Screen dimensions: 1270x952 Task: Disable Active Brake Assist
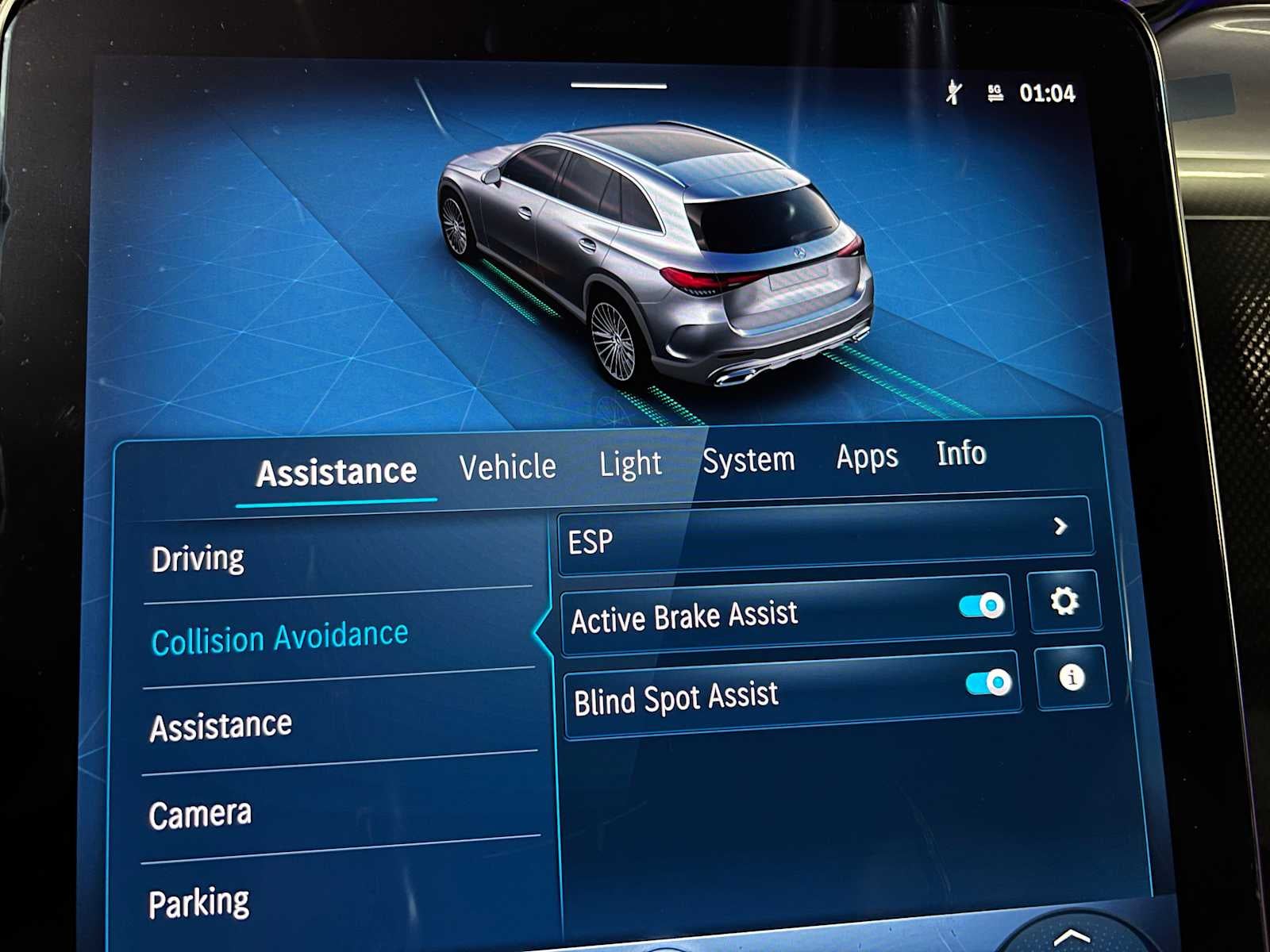coord(980,605)
